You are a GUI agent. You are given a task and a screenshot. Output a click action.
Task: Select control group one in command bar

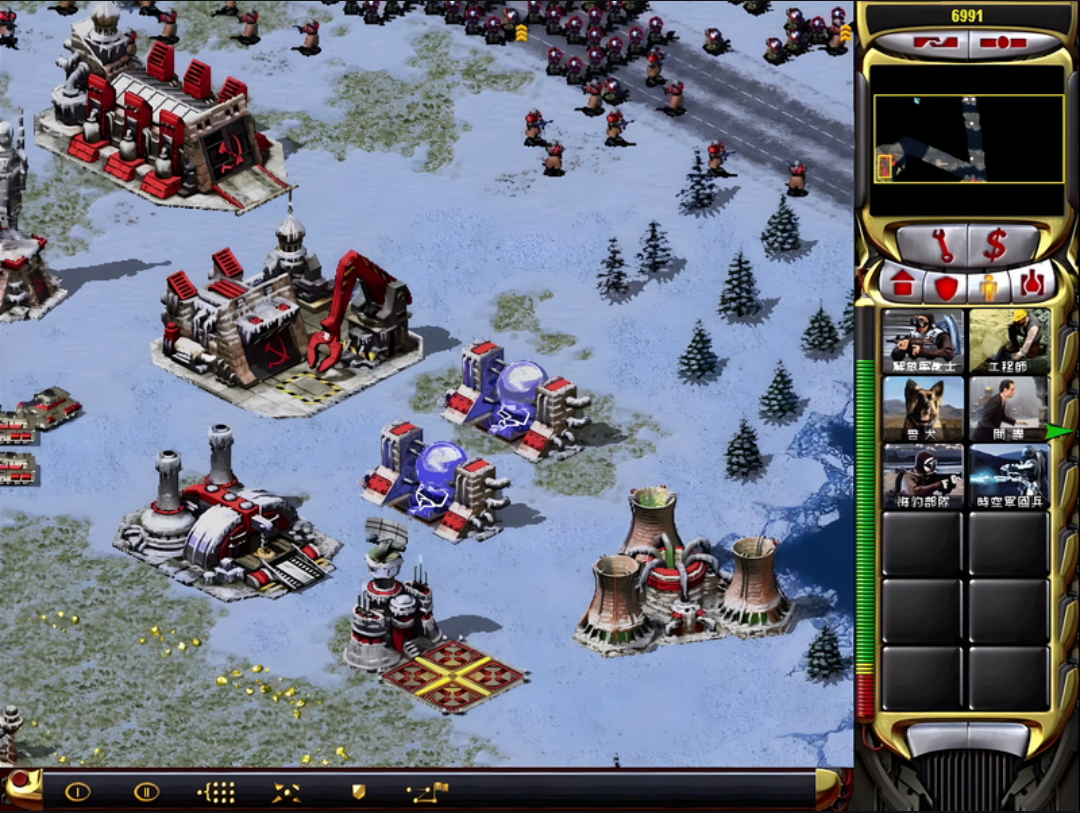coord(78,792)
